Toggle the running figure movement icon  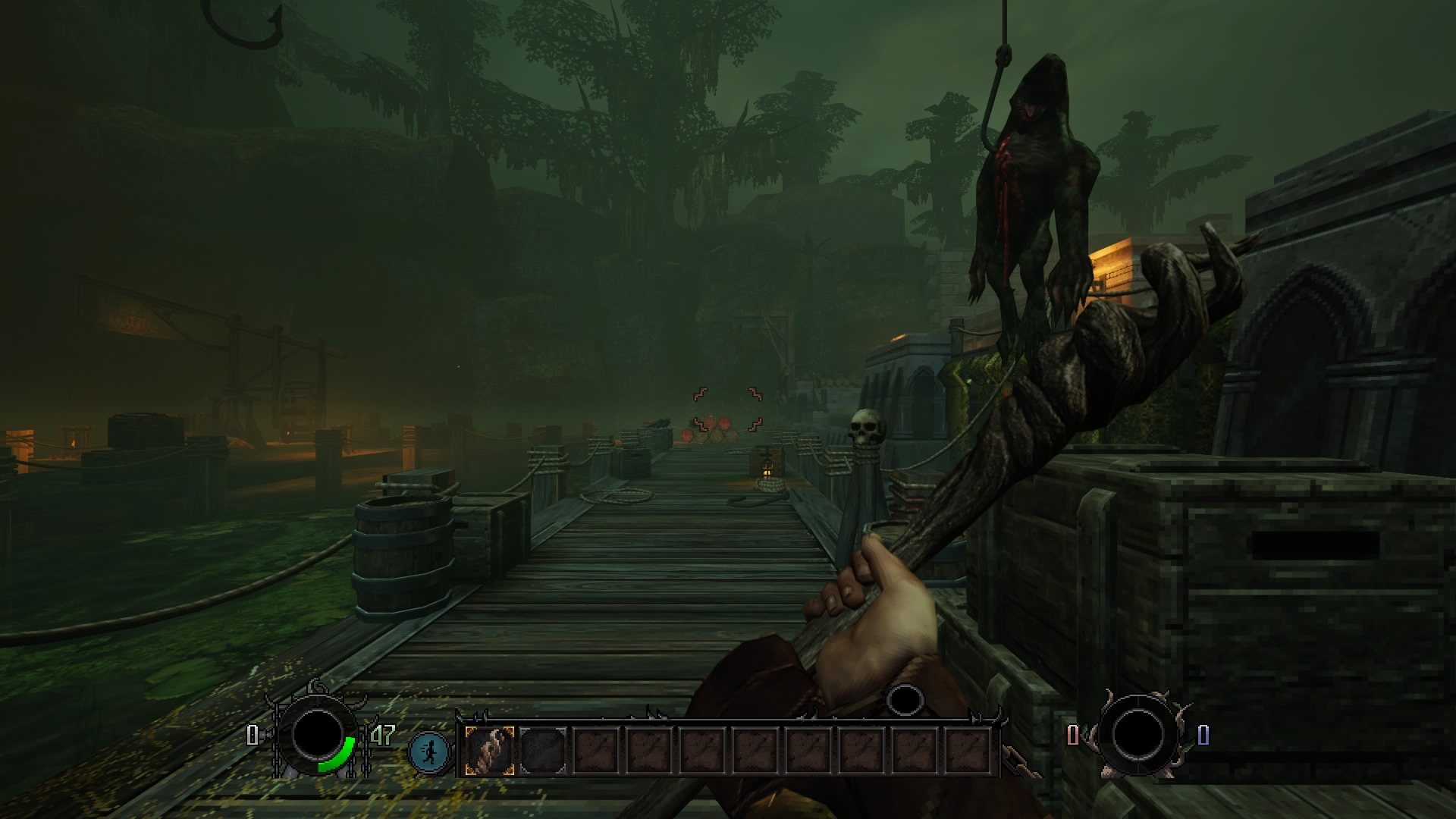(x=429, y=752)
